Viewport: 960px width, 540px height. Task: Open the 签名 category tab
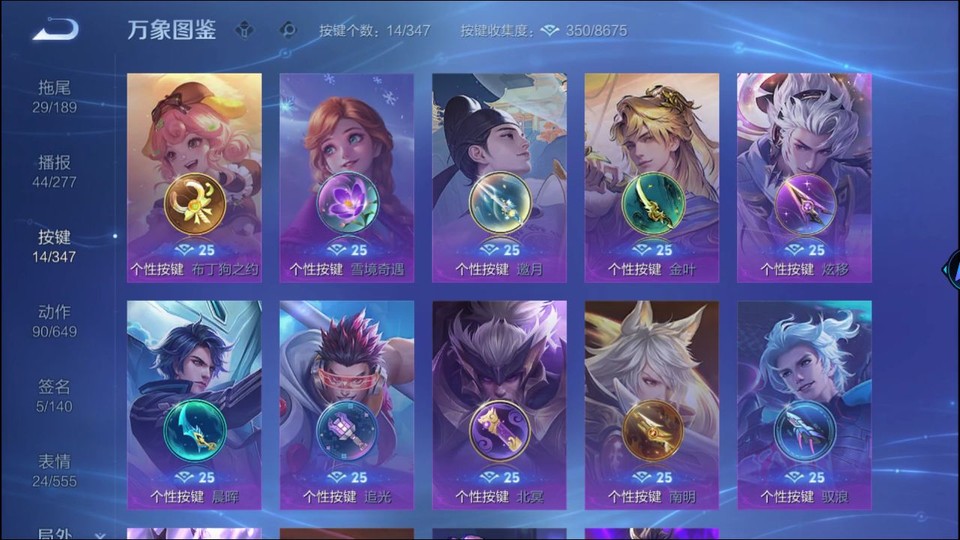tap(54, 396)
